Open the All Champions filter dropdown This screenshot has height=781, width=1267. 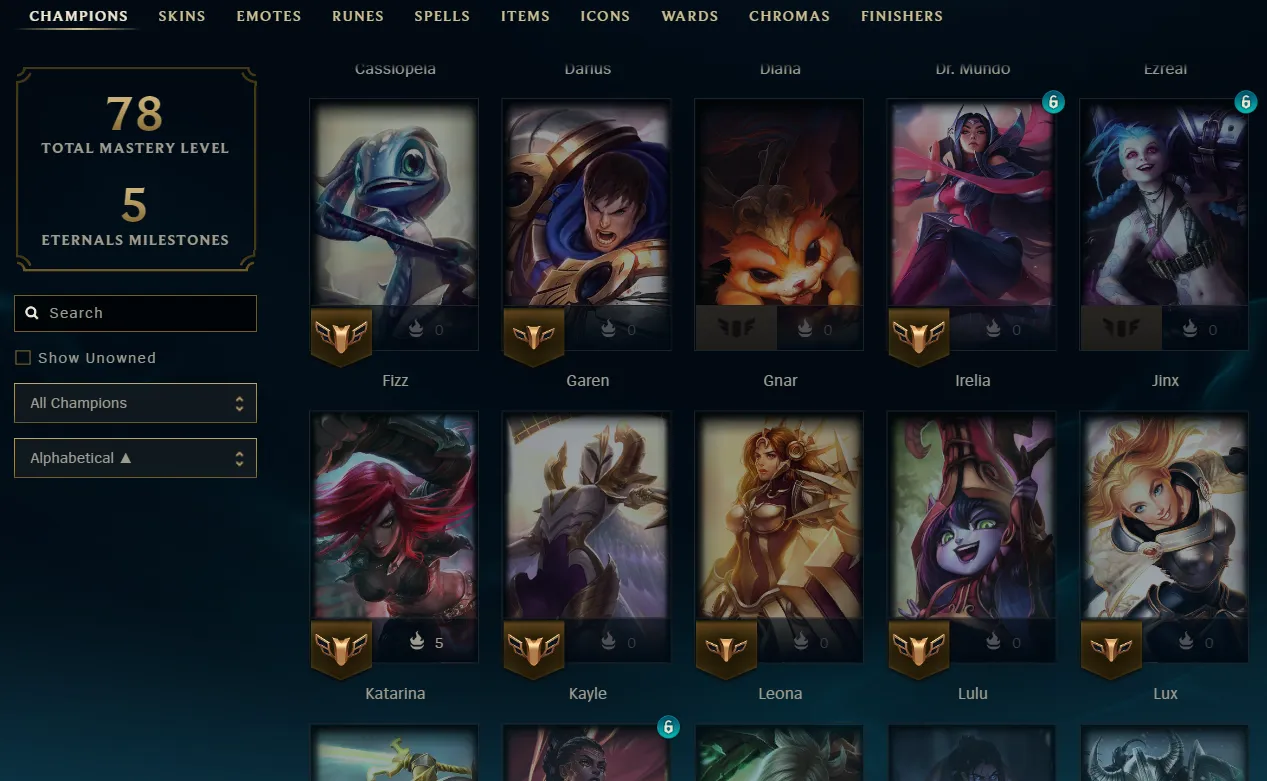[136, 403]
